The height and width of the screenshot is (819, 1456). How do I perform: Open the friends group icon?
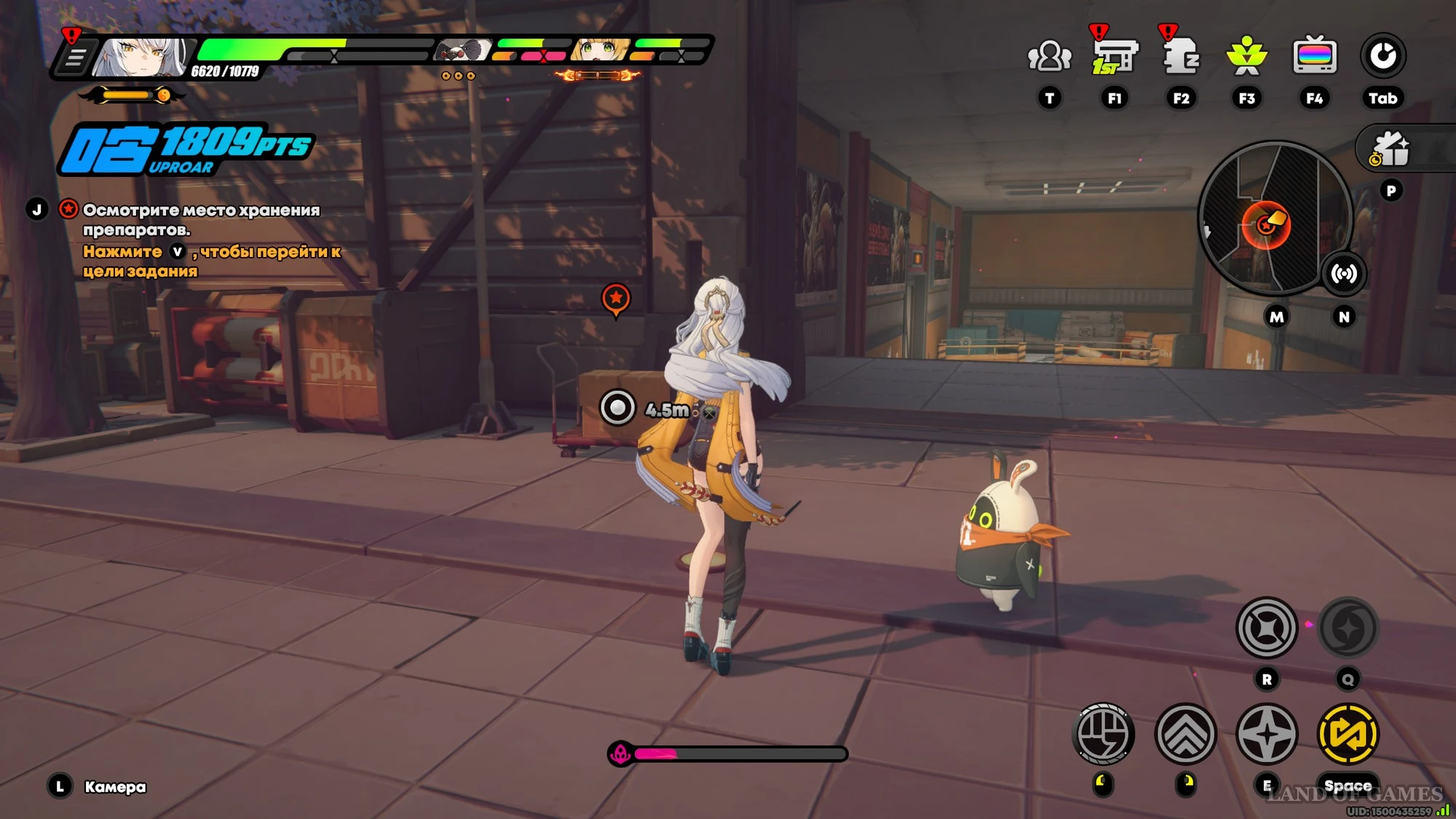pos(1049,57)
